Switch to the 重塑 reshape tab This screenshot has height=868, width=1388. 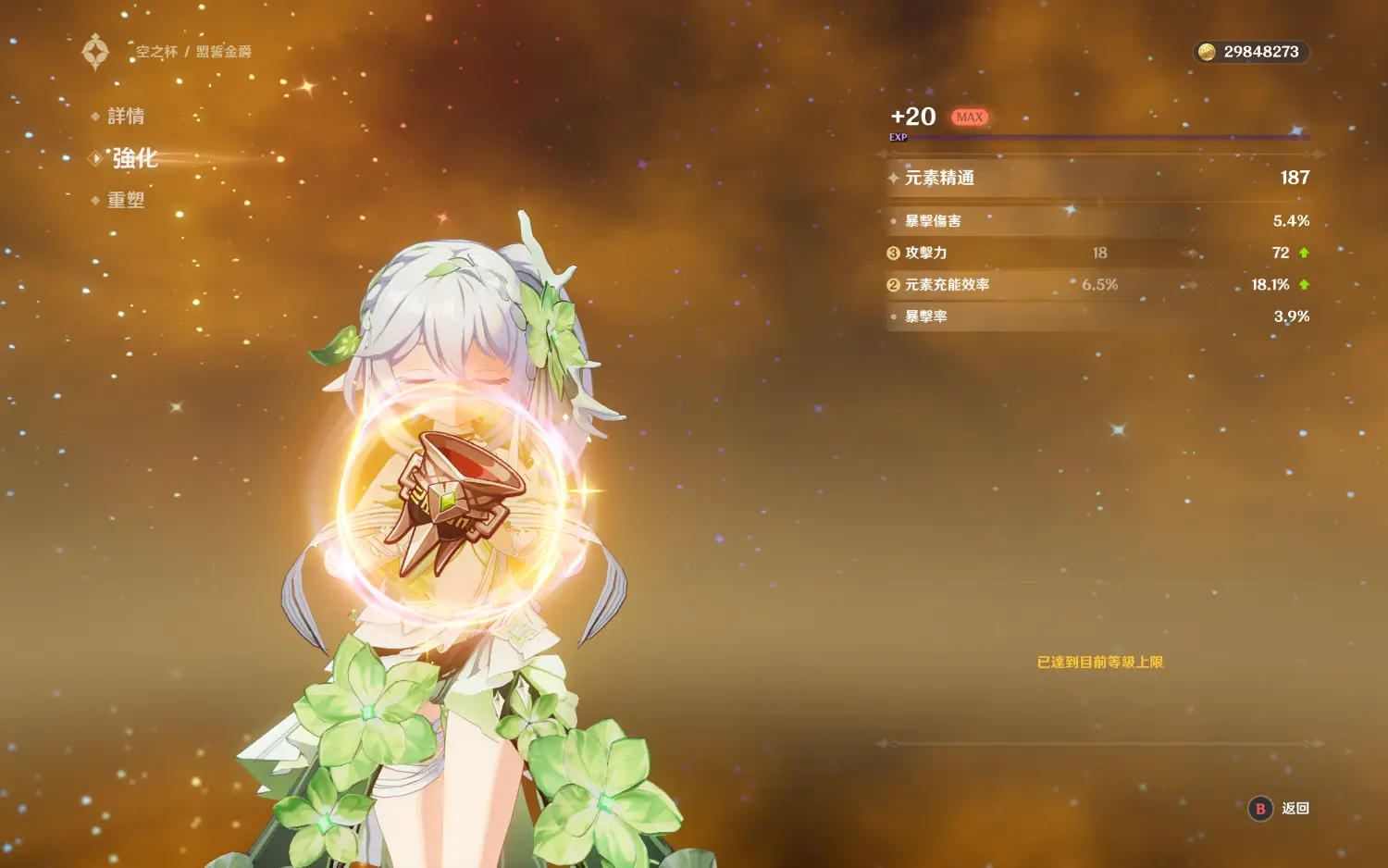coord(125,200)
